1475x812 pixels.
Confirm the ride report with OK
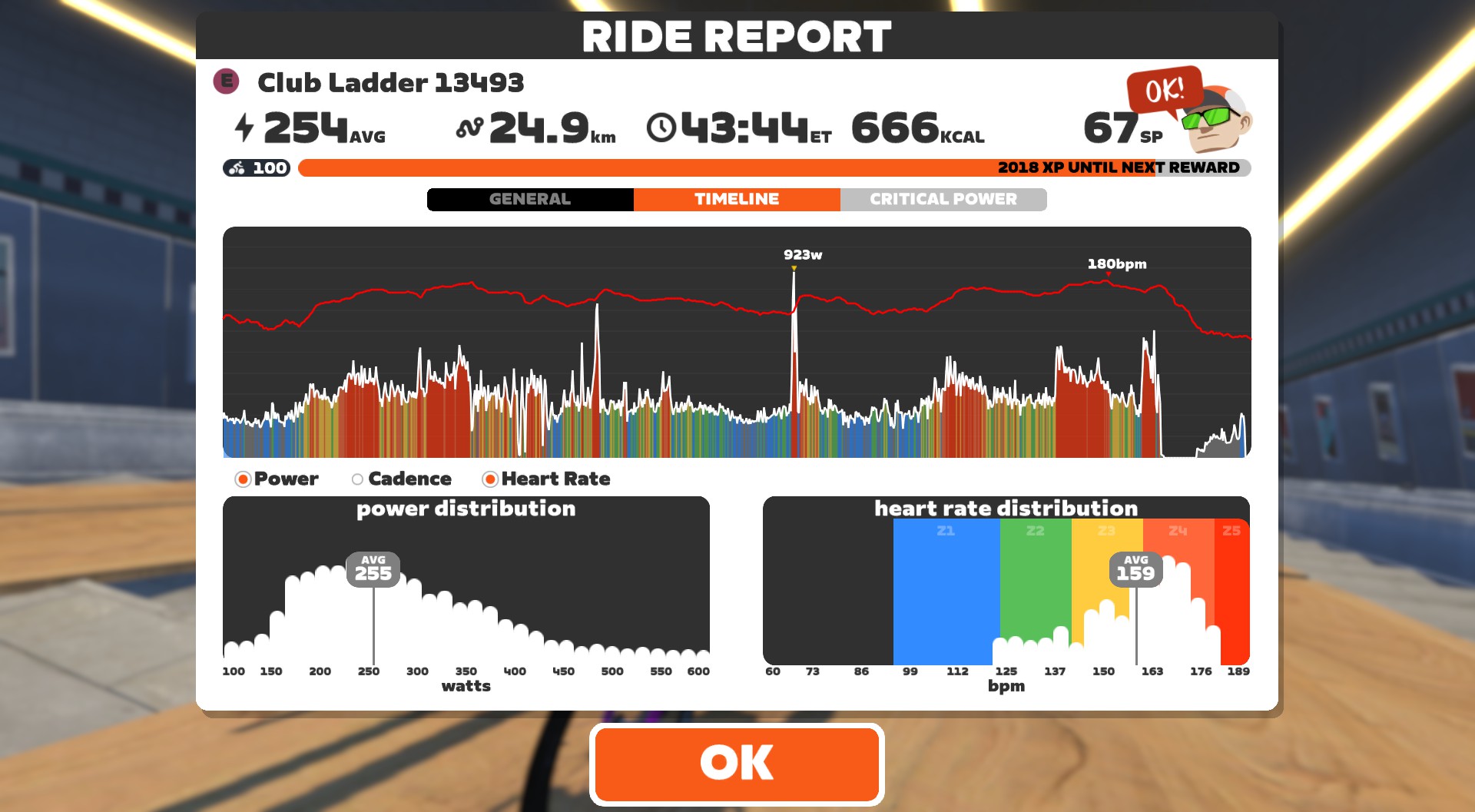click(x=737, y=764)
